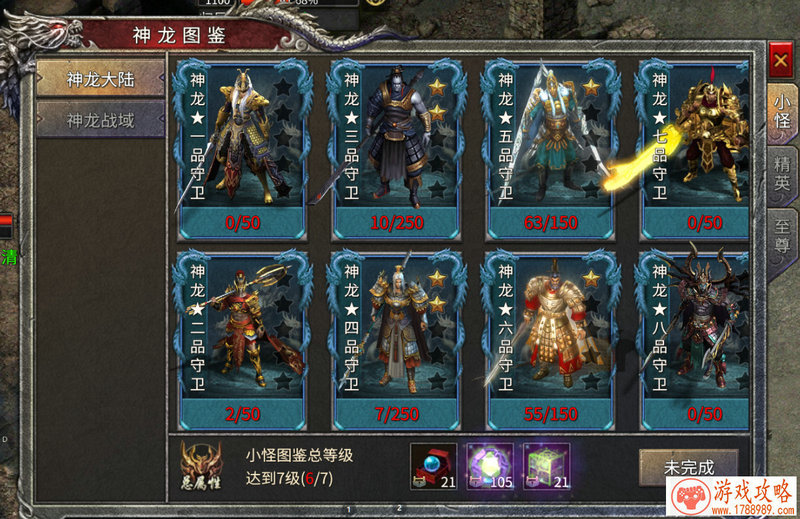Viewport: 800px width, 519px height.
Task: Inspect the blue orb reward item
Action: pos(434,466)
